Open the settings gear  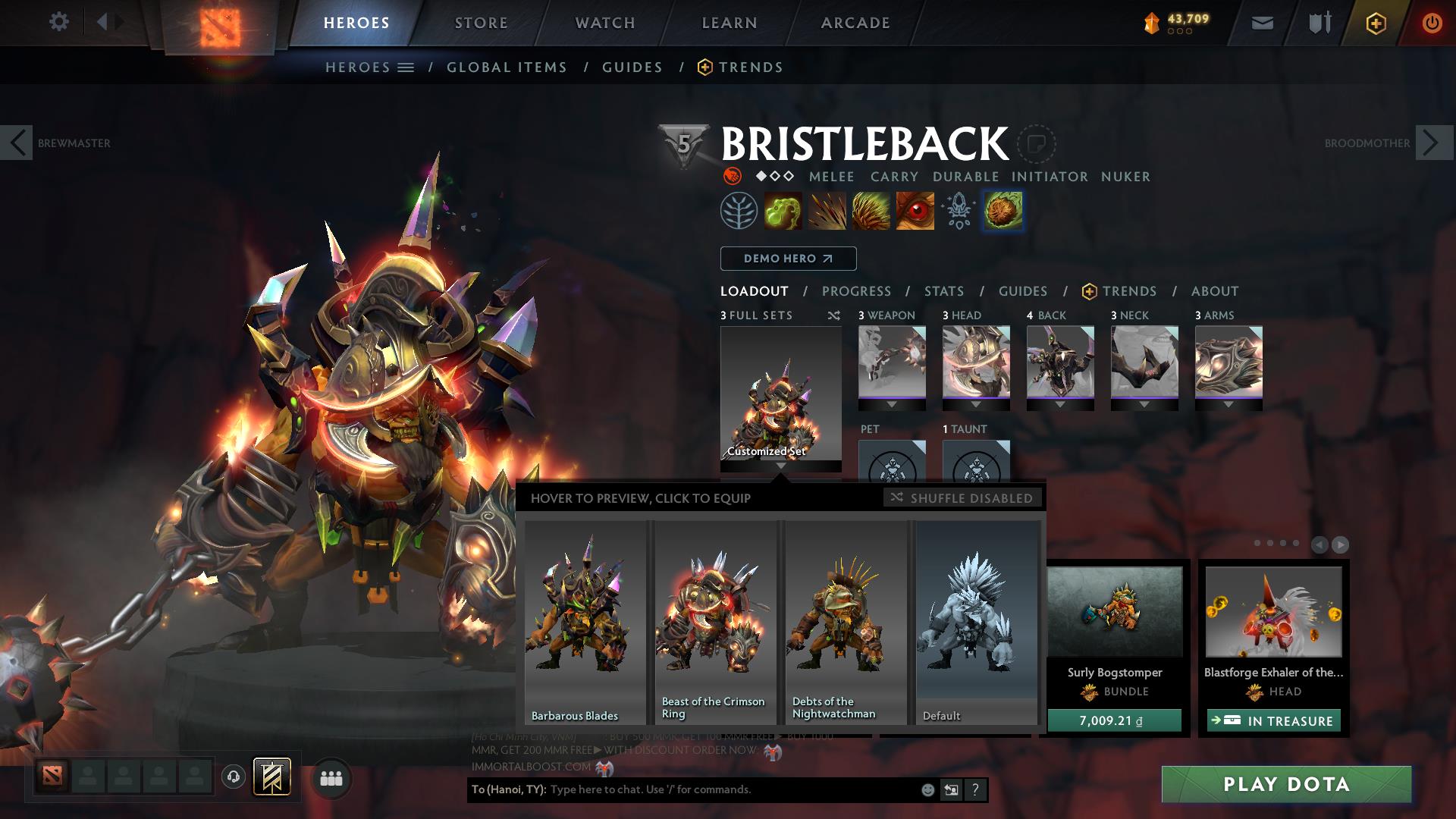point(58,22)
